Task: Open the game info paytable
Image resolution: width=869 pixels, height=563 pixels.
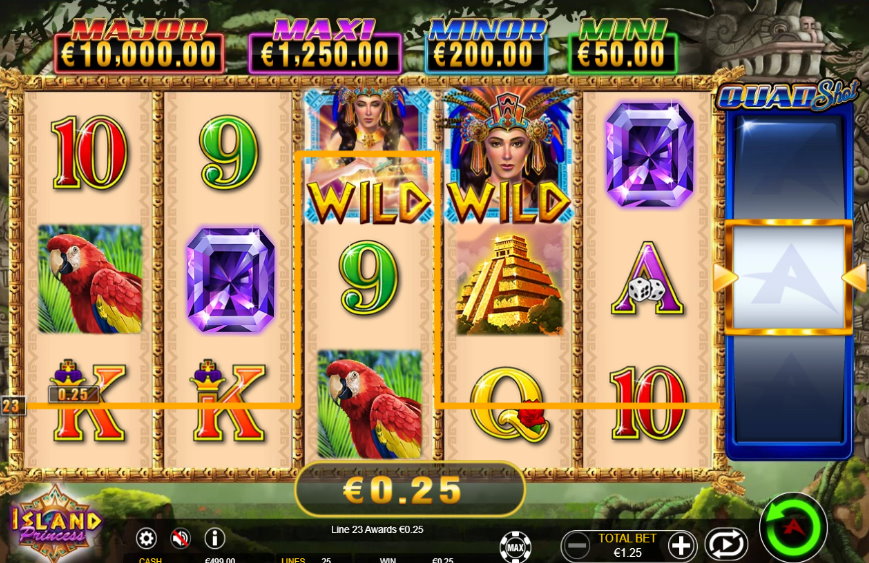Action: (214, 539)
